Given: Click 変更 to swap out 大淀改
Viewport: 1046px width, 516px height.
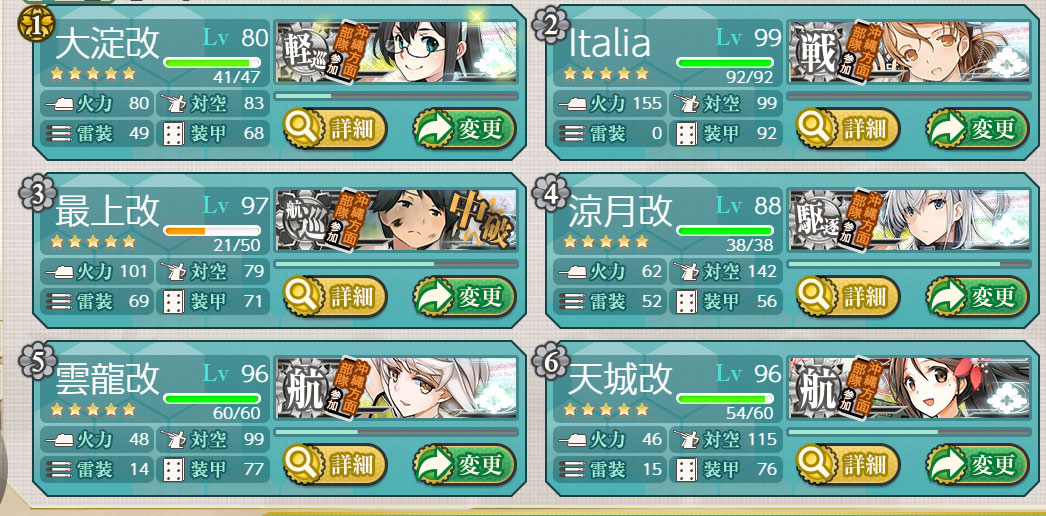Looking at the screenshot, I should 464,128.
